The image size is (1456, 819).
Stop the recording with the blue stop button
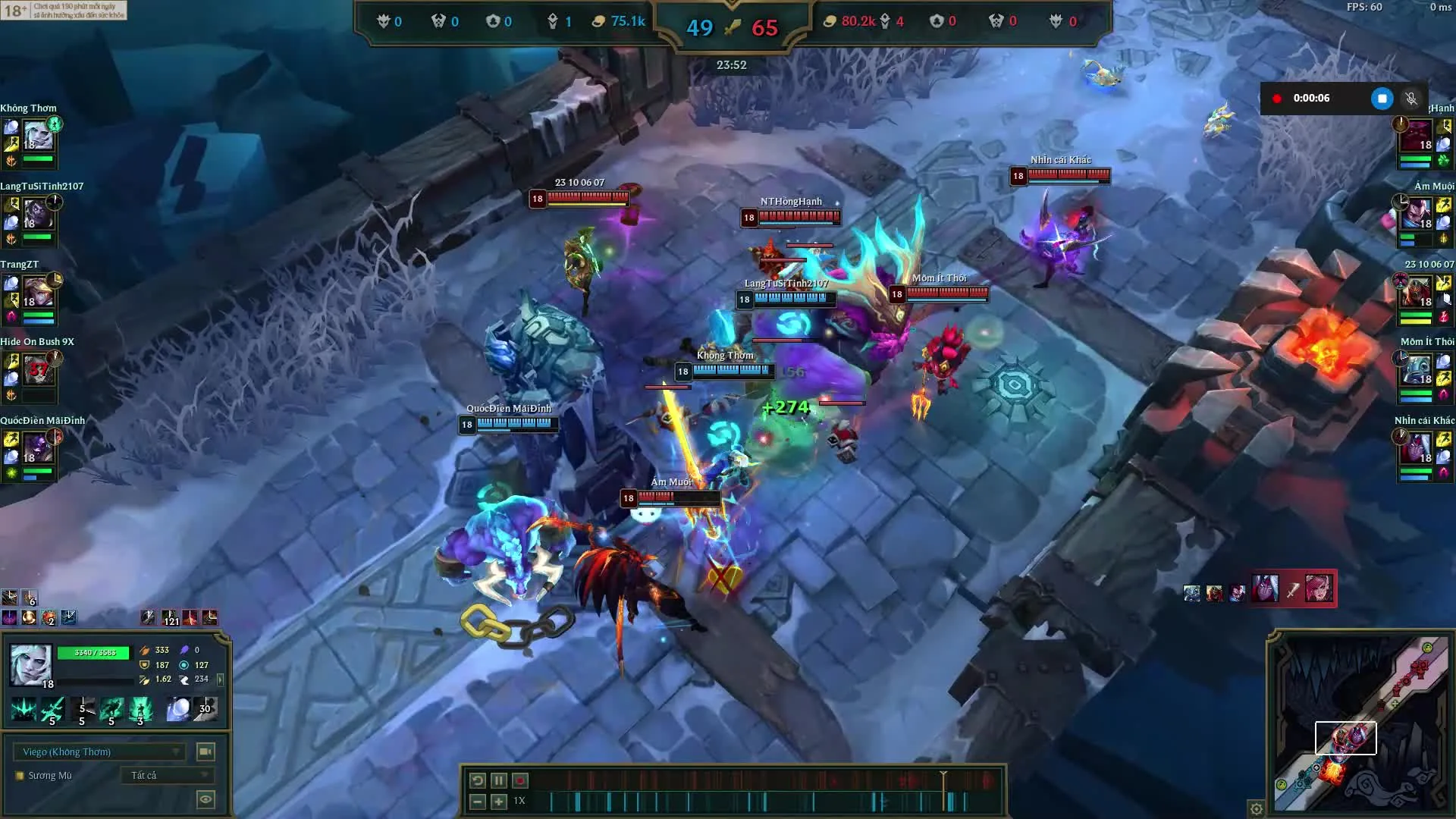(x=1382, y=99)
